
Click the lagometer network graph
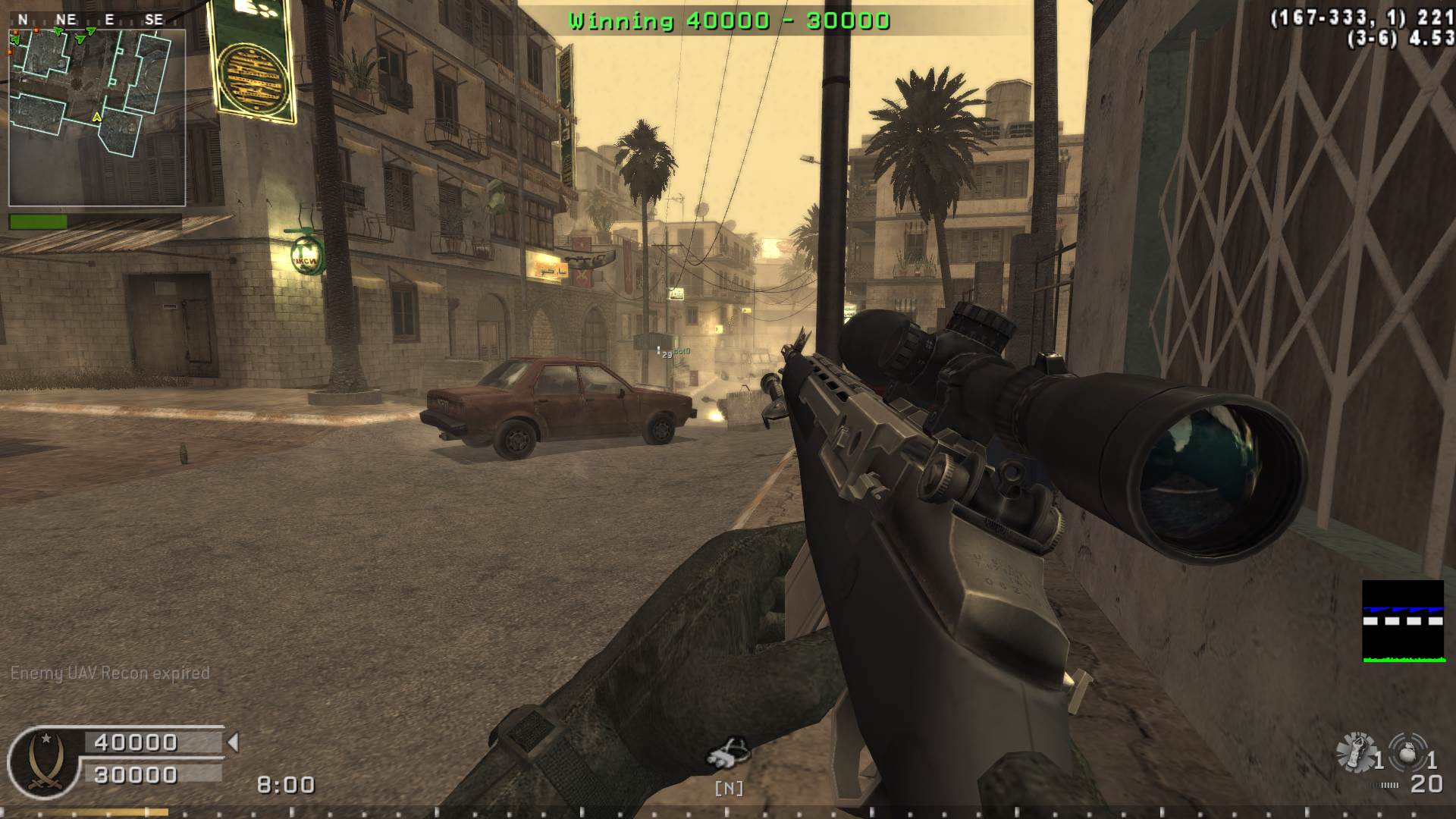(1403, 621)
